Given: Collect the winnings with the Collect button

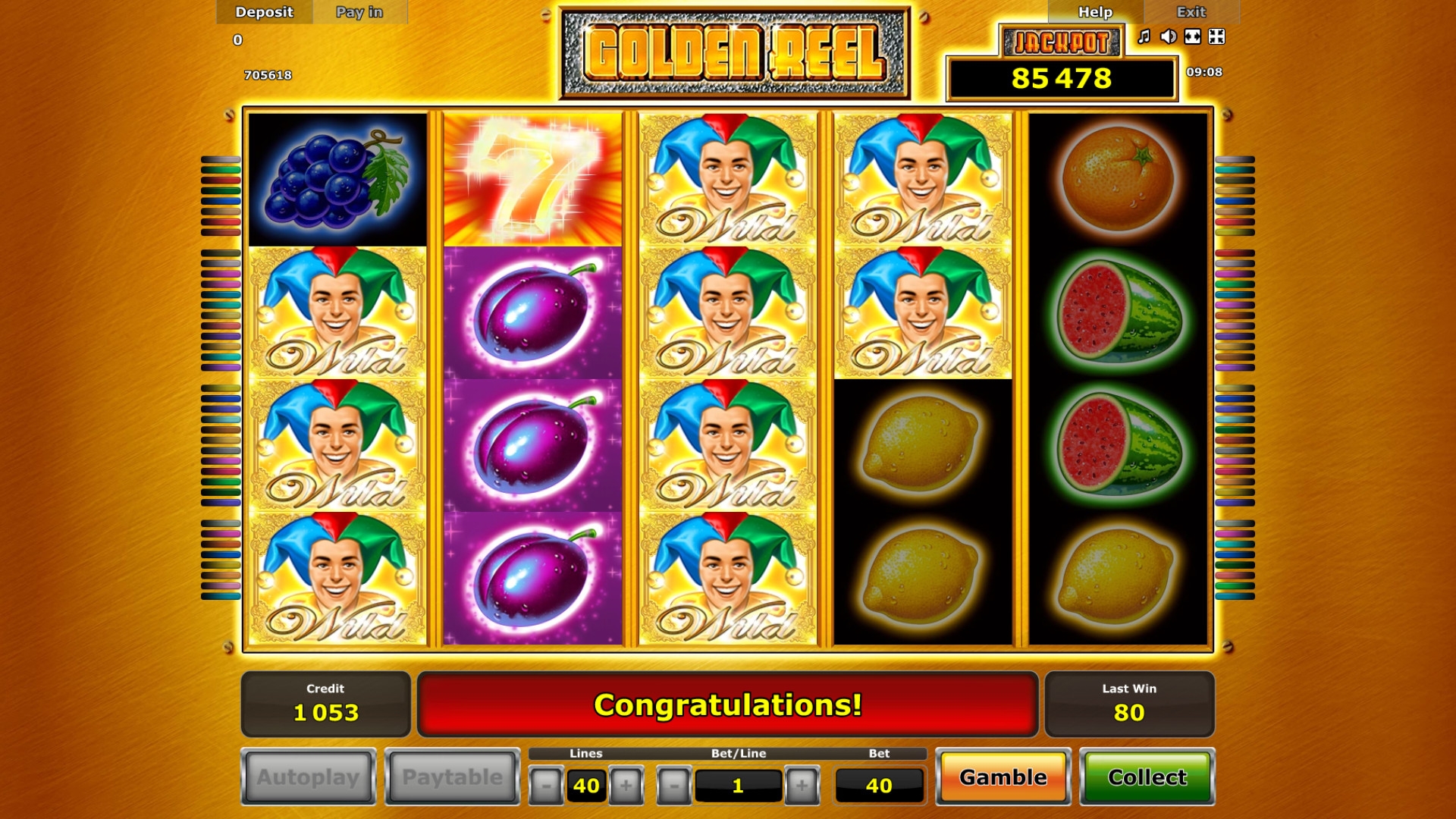Looking at the screenshot, I should 1147,777.
